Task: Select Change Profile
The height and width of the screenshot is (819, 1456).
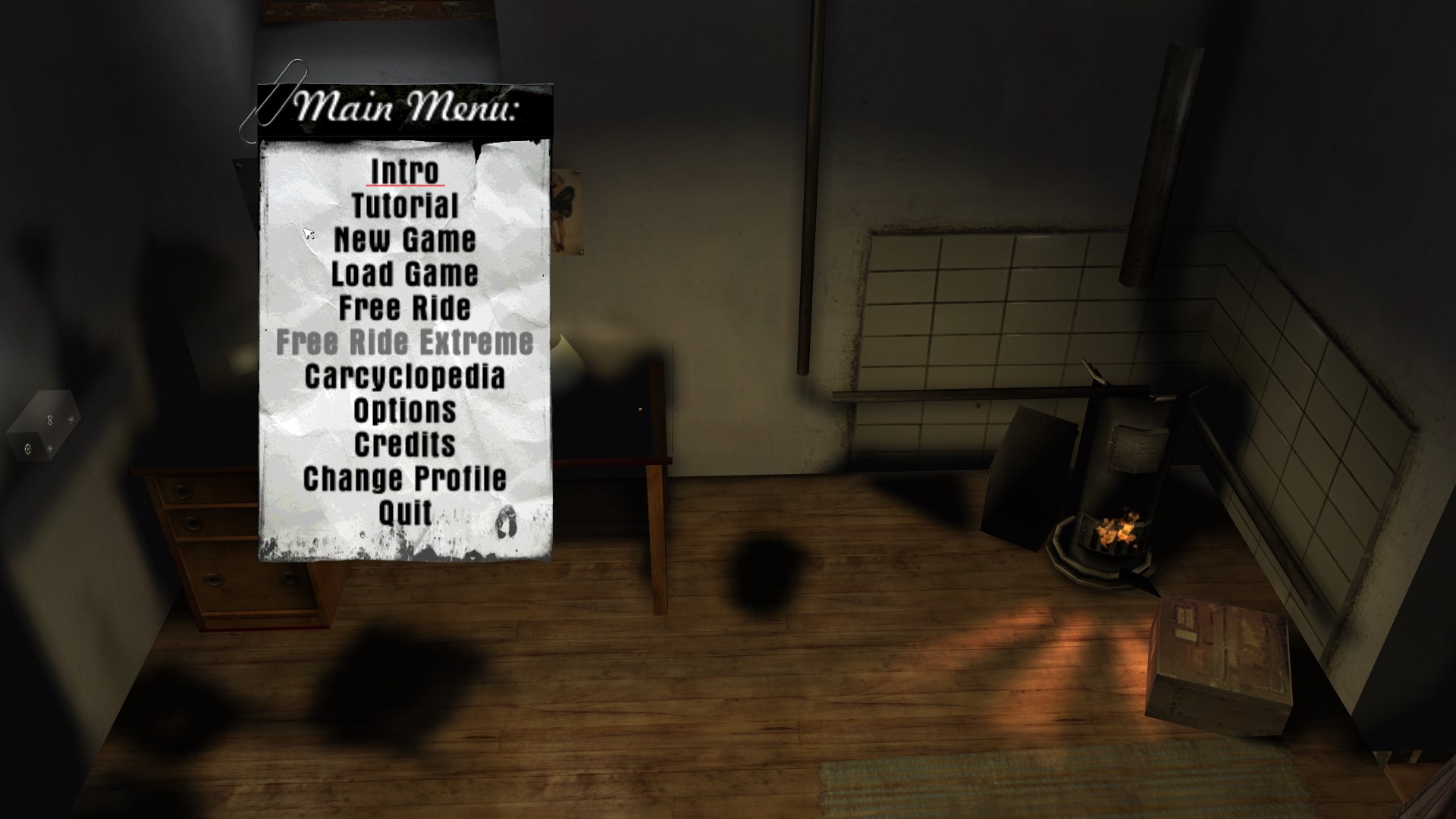Action: [404, 479]
